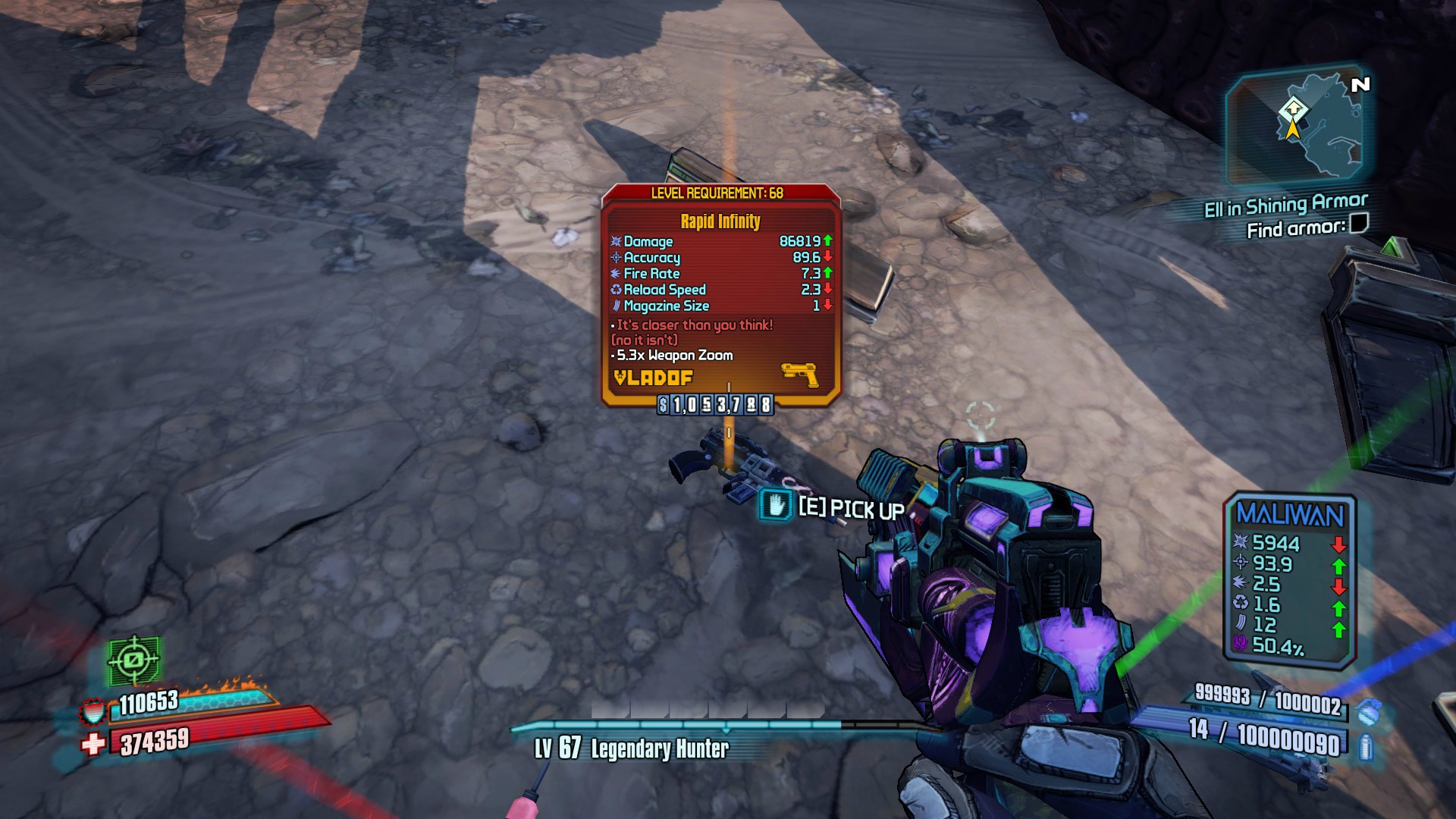Click the grenade icon beside the grenade count
The image size is (1456, 819).
click(1369, 712)
